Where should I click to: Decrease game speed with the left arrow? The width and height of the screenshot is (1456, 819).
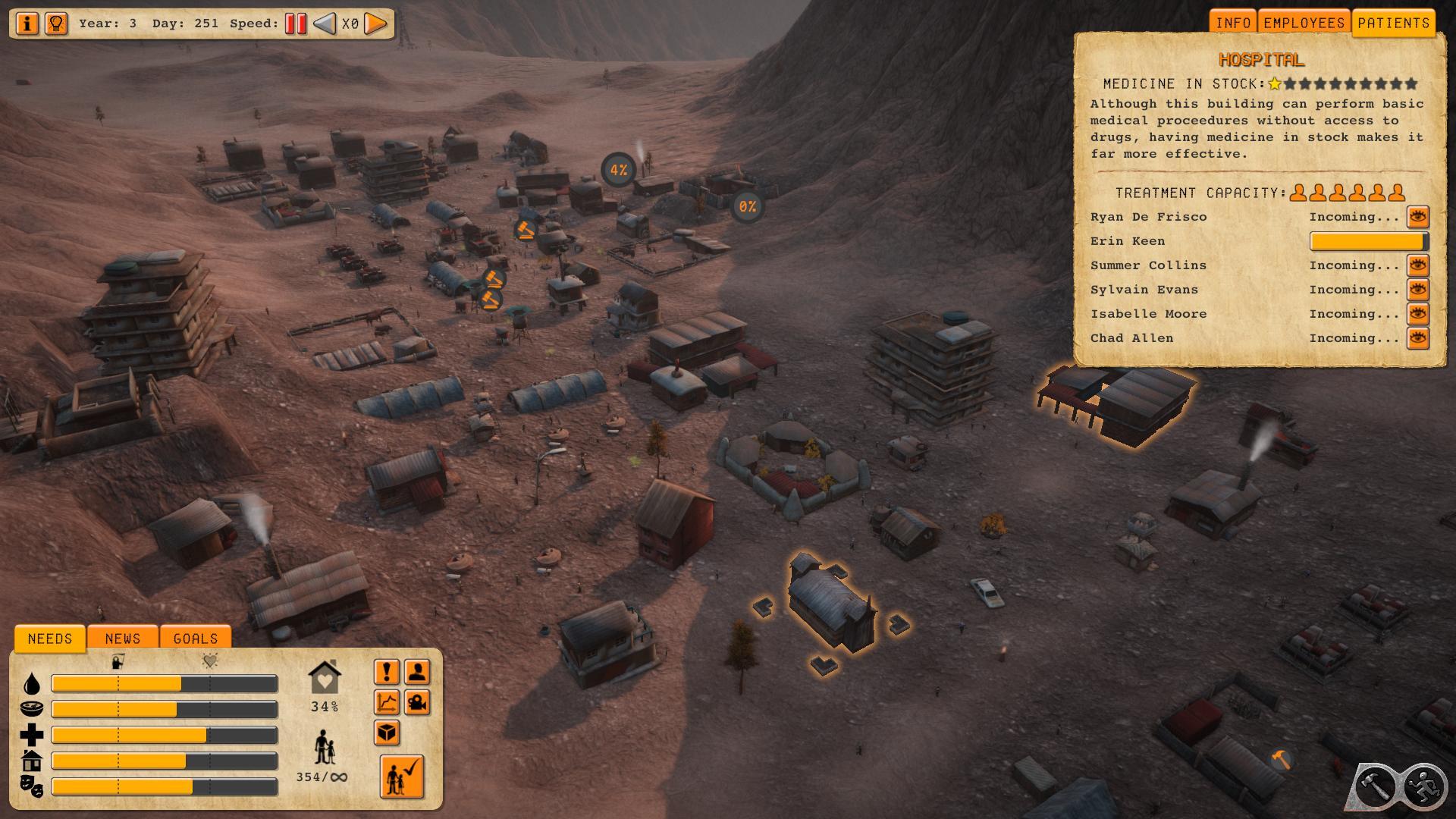[325, 24]
